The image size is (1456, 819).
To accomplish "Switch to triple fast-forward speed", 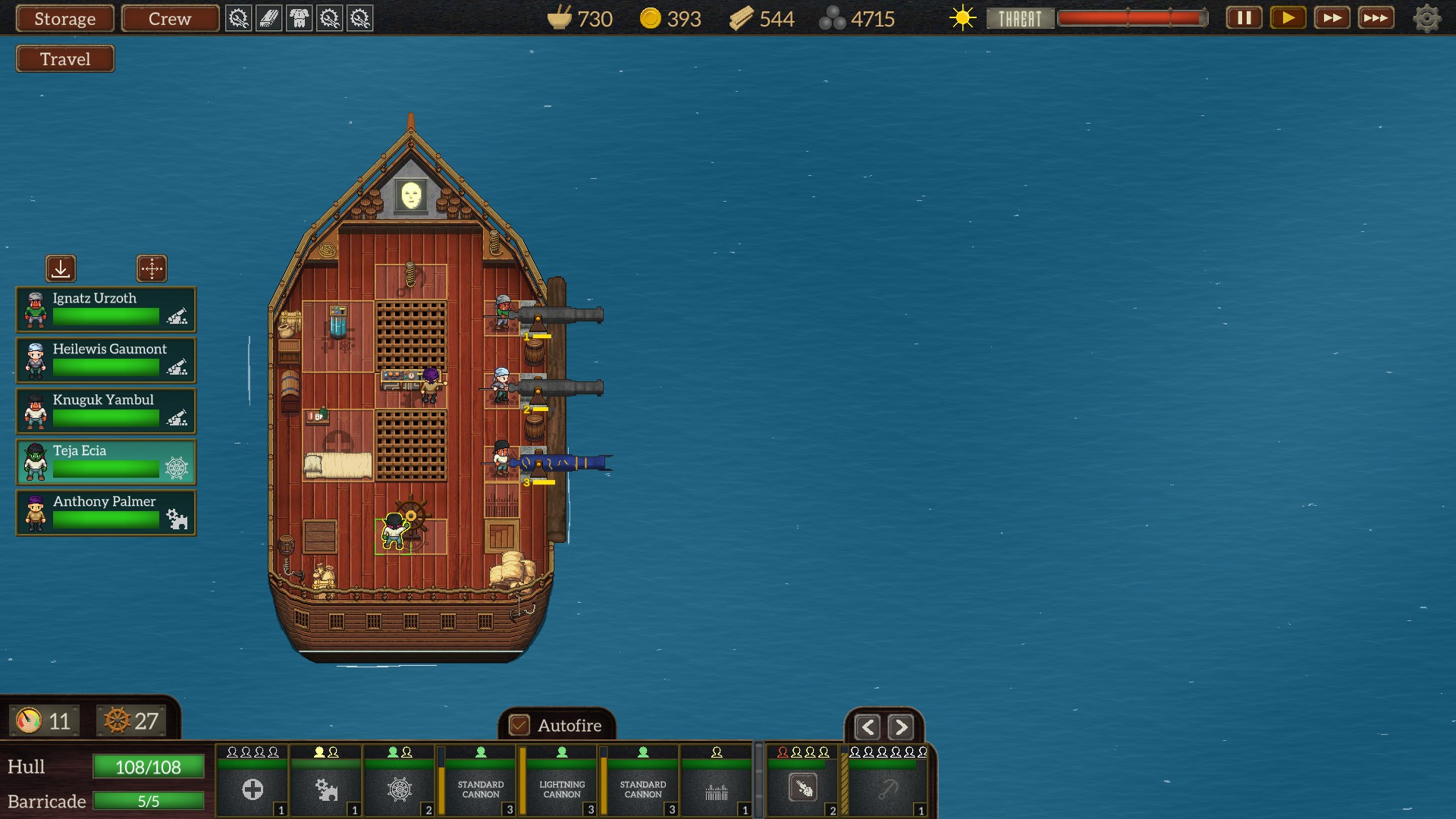I will 1376,17.
